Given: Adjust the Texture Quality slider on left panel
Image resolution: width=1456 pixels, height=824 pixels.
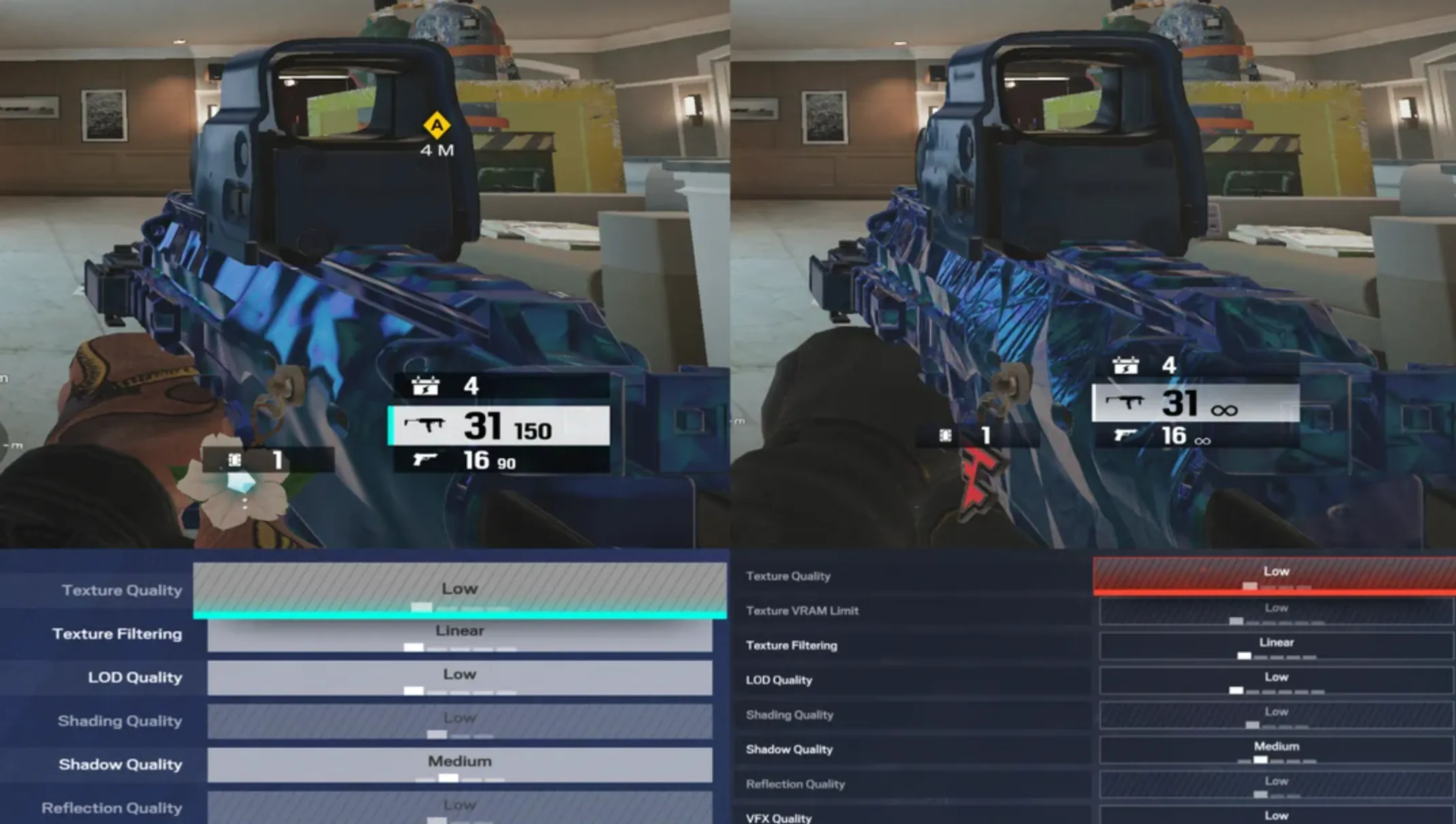Looking at the screenshot, I should tap(422, 606).
